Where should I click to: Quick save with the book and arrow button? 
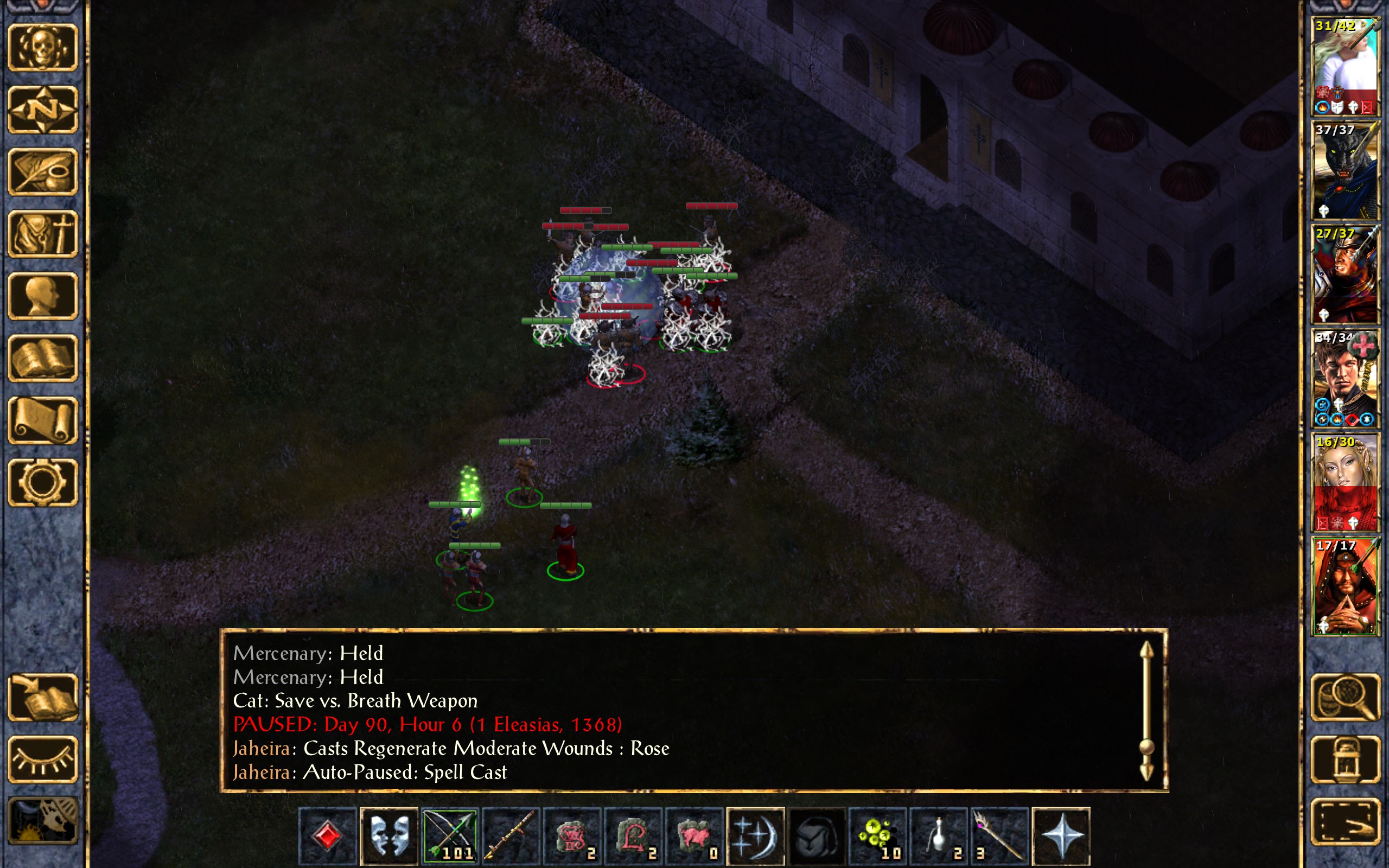click(x=42, y=697)
